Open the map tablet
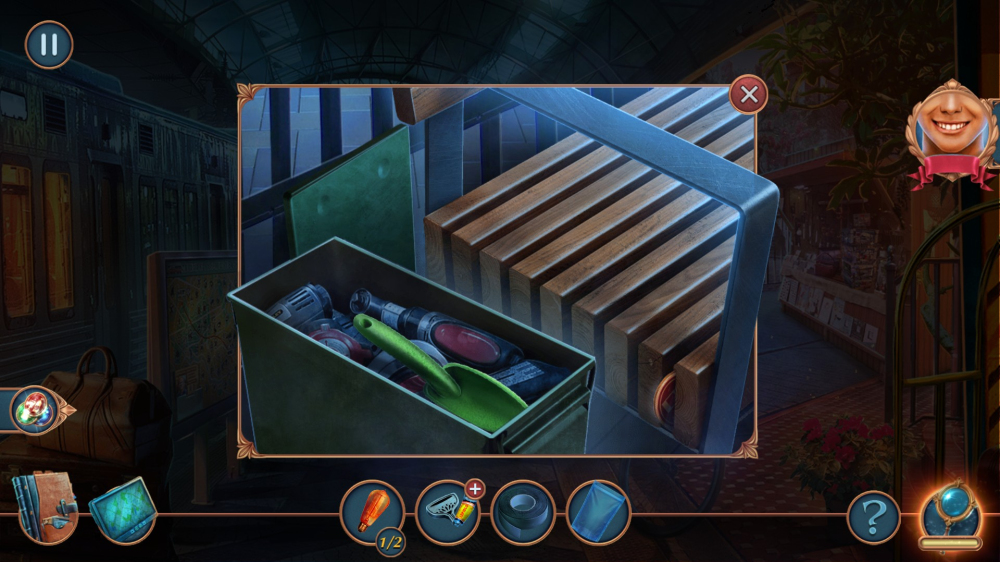 122,510
